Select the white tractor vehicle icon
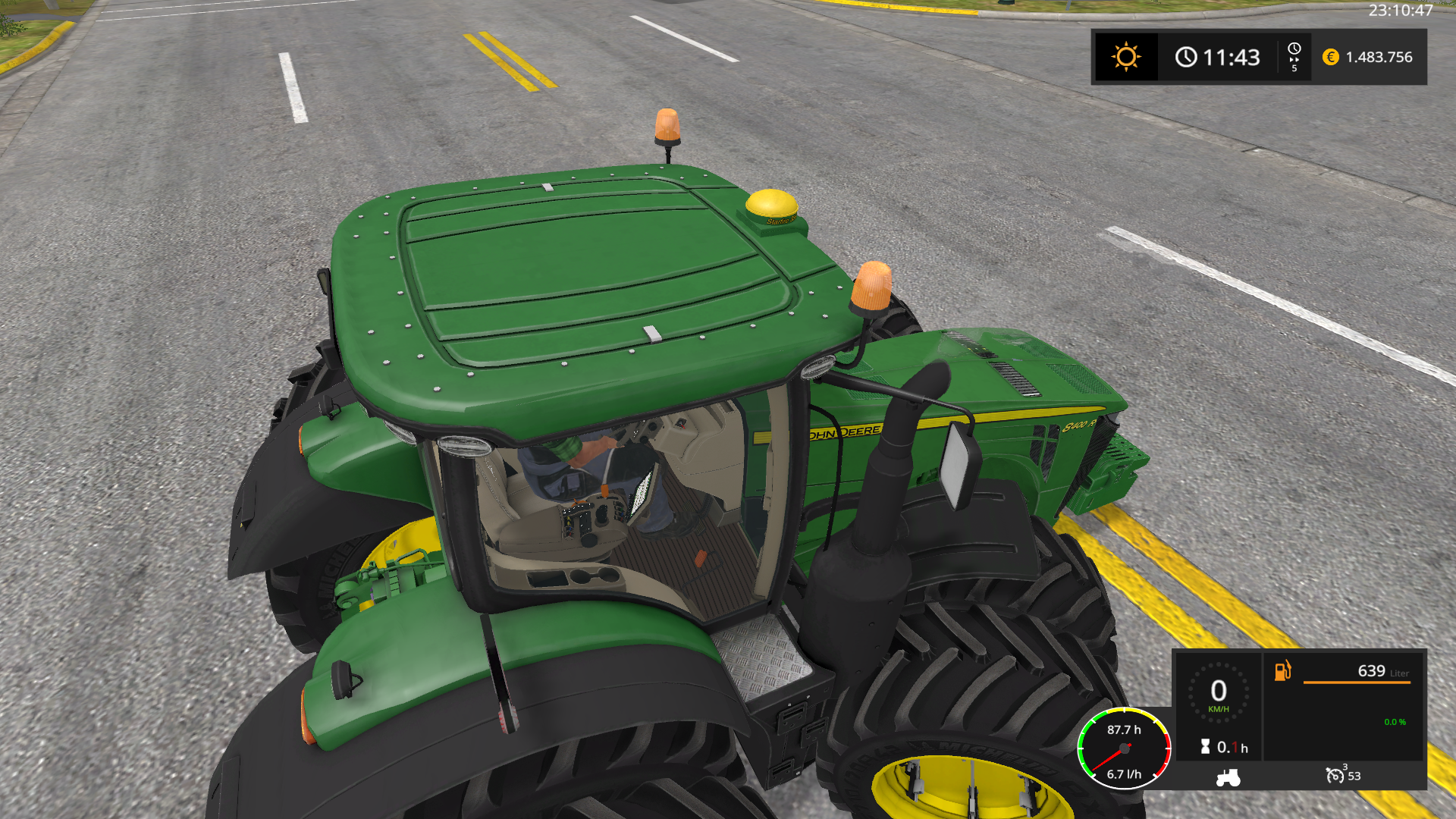 [x=1228, y=777]
